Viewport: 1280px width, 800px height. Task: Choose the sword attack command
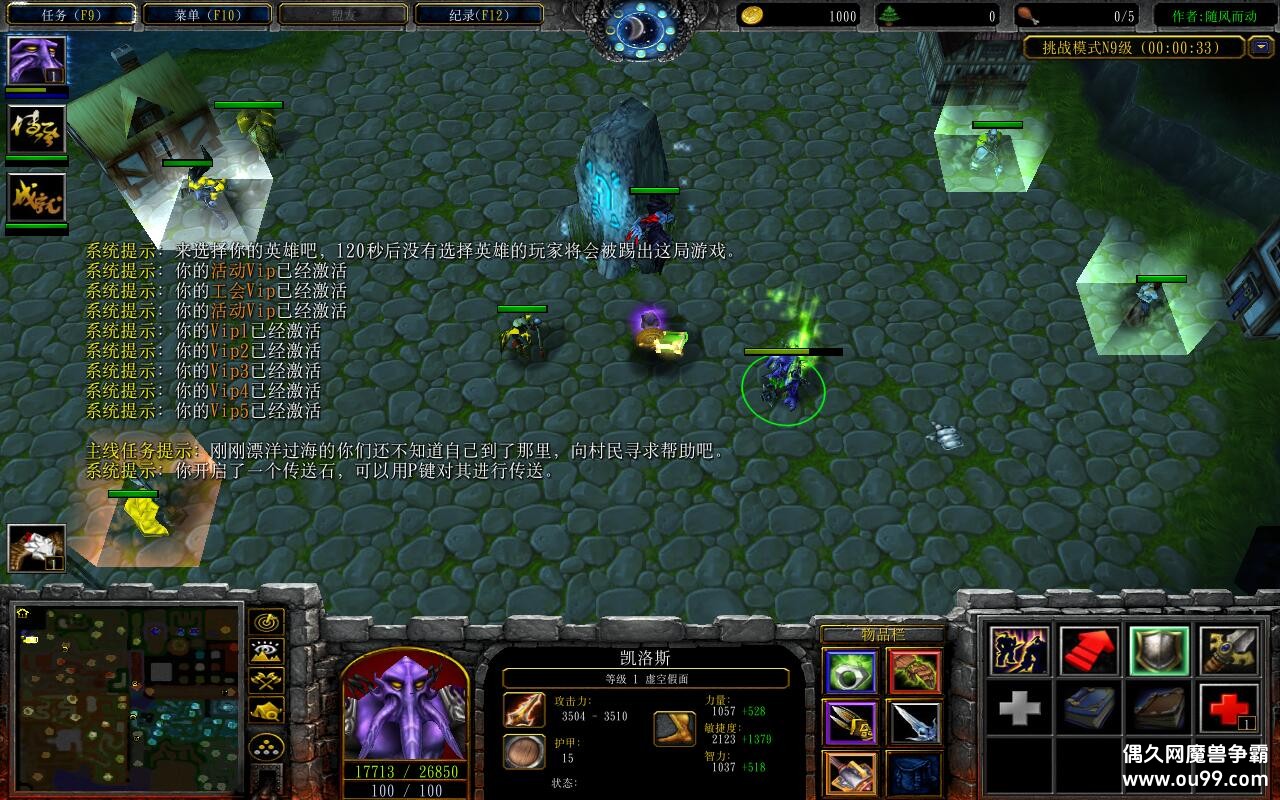tap(1228, 651)
